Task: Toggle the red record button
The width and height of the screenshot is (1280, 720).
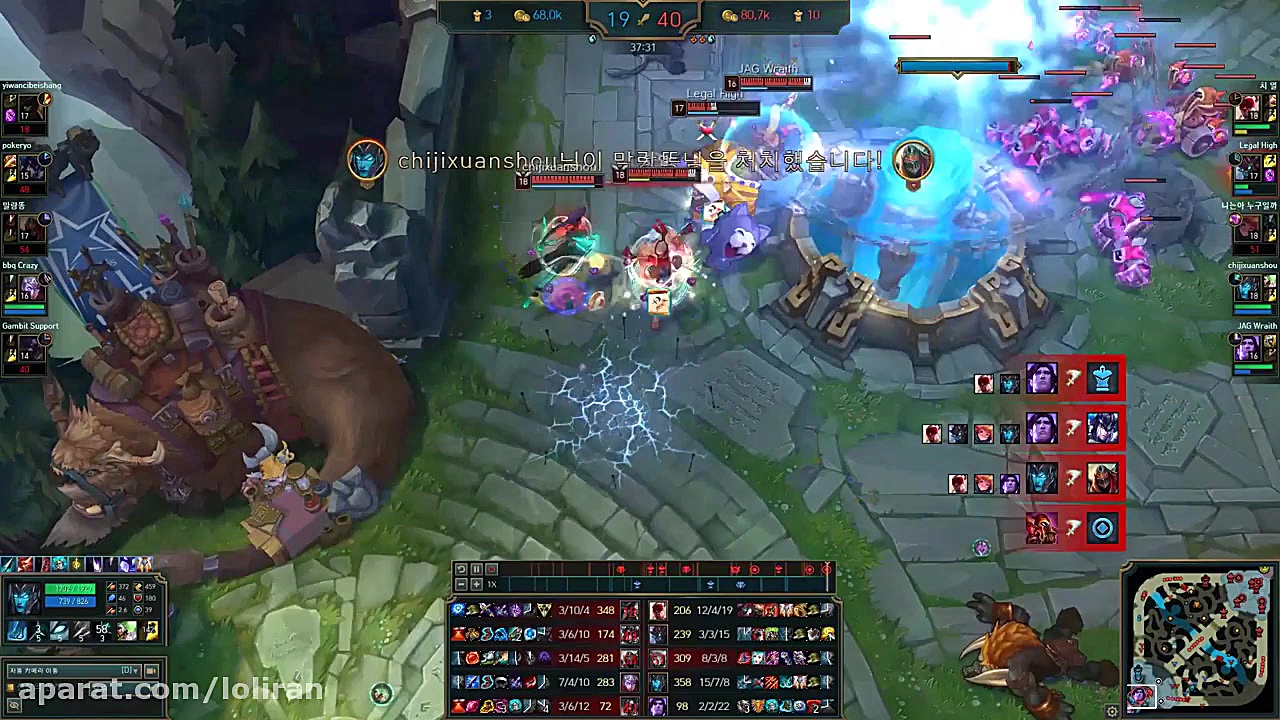Action: [x=492, y=570]
